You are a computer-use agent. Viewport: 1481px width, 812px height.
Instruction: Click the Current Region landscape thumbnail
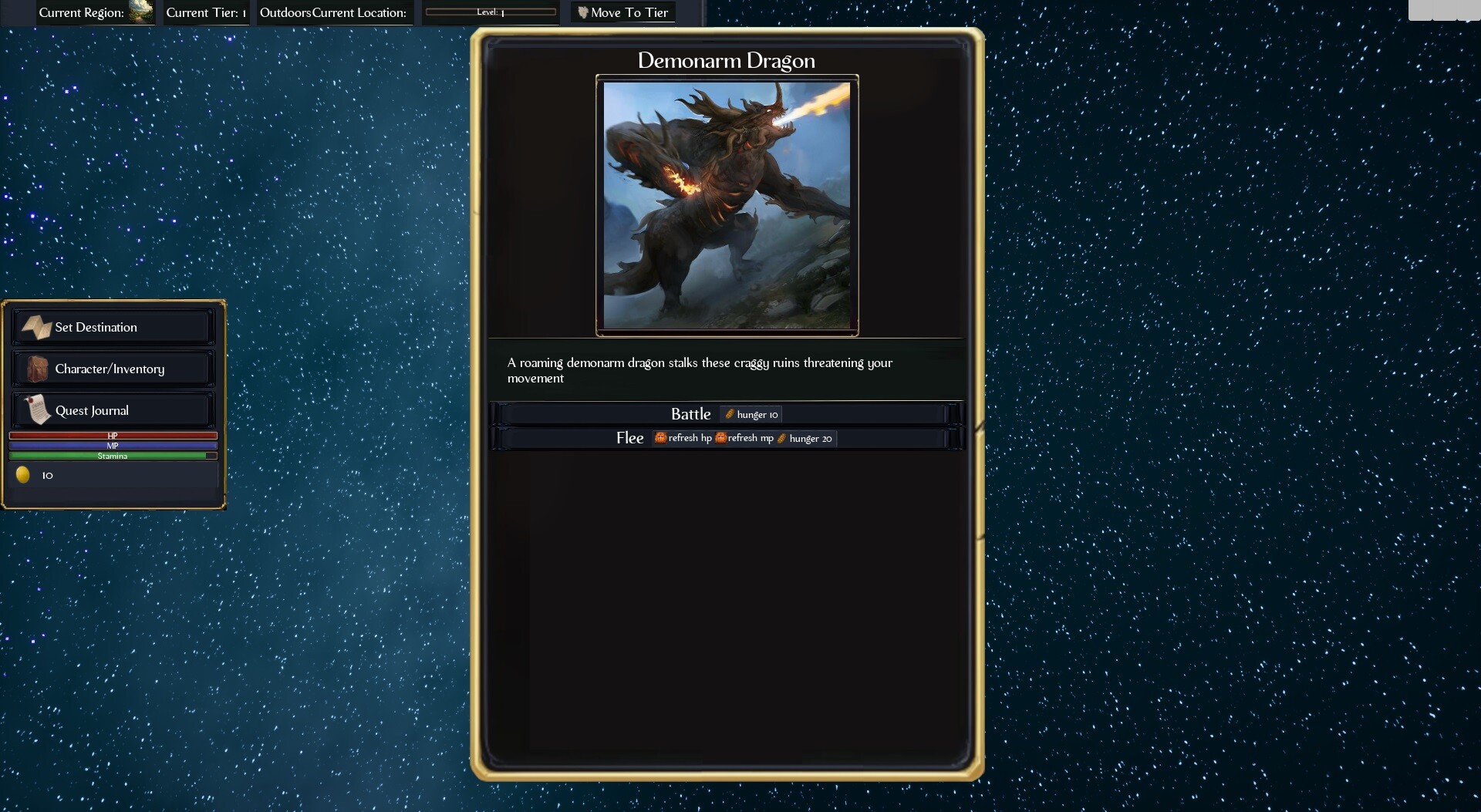click(140, 12)
